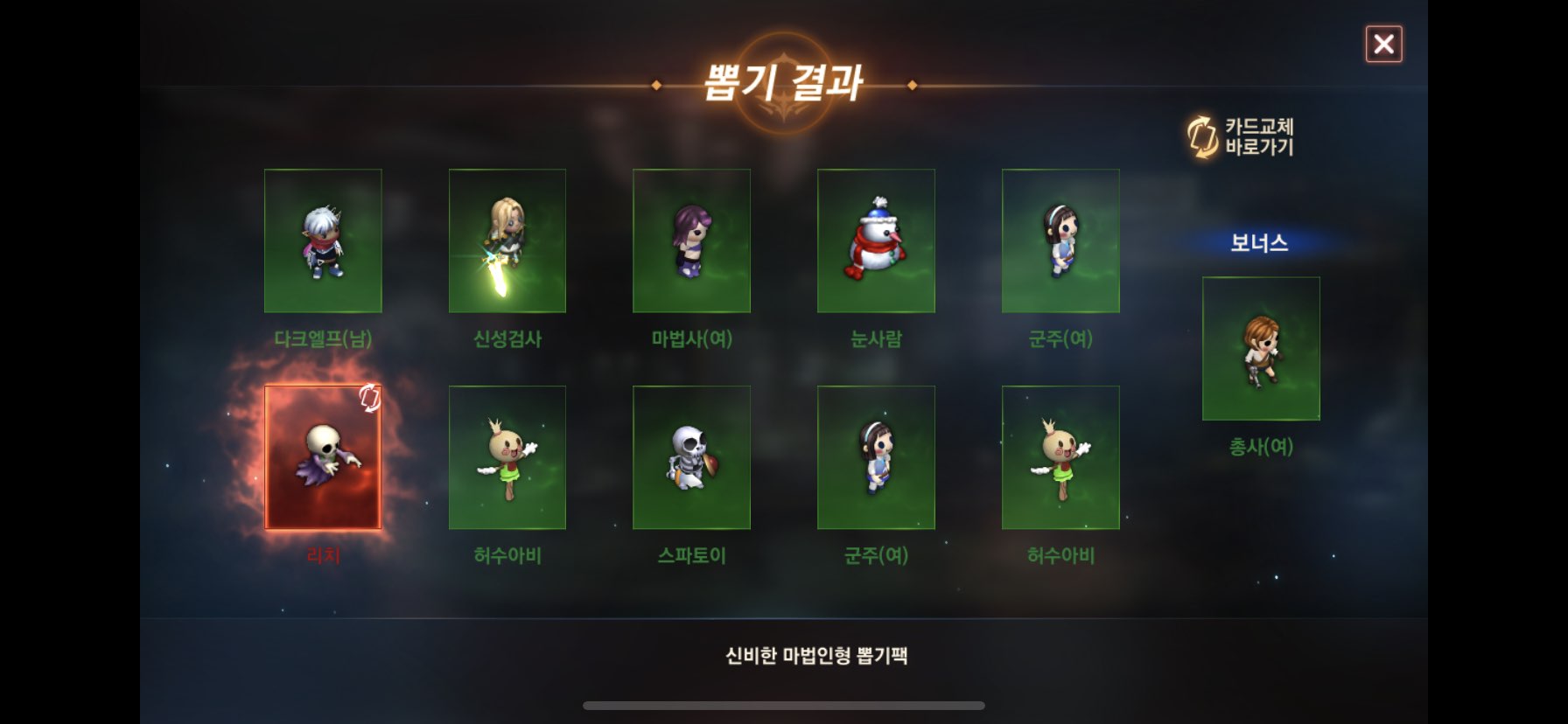This screenshot has height=724, width=1568.
Task: Choose the 스파토이 skeleton card
Action: [691, 457]
